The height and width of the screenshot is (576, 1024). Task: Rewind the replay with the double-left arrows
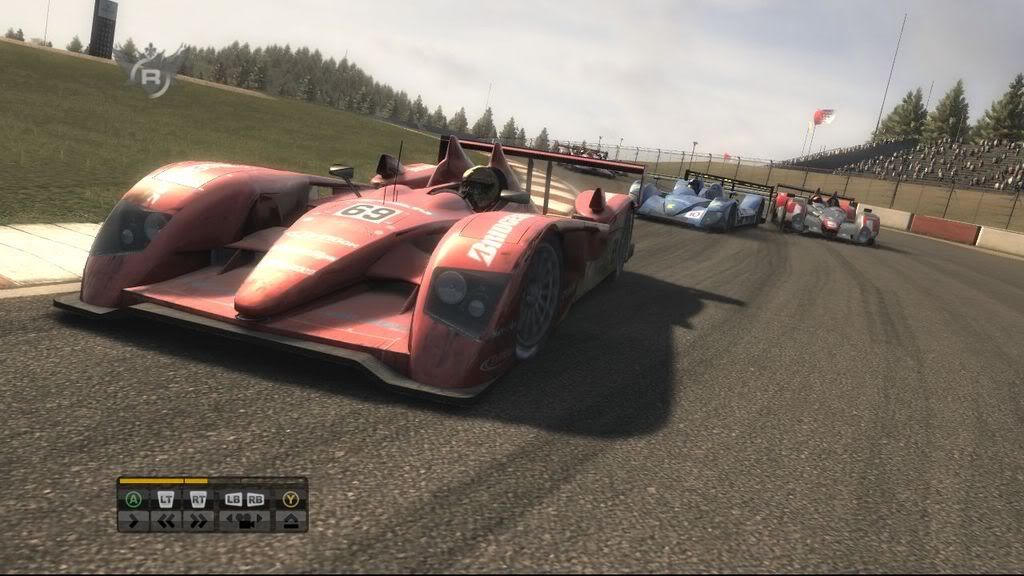(166, 520)
